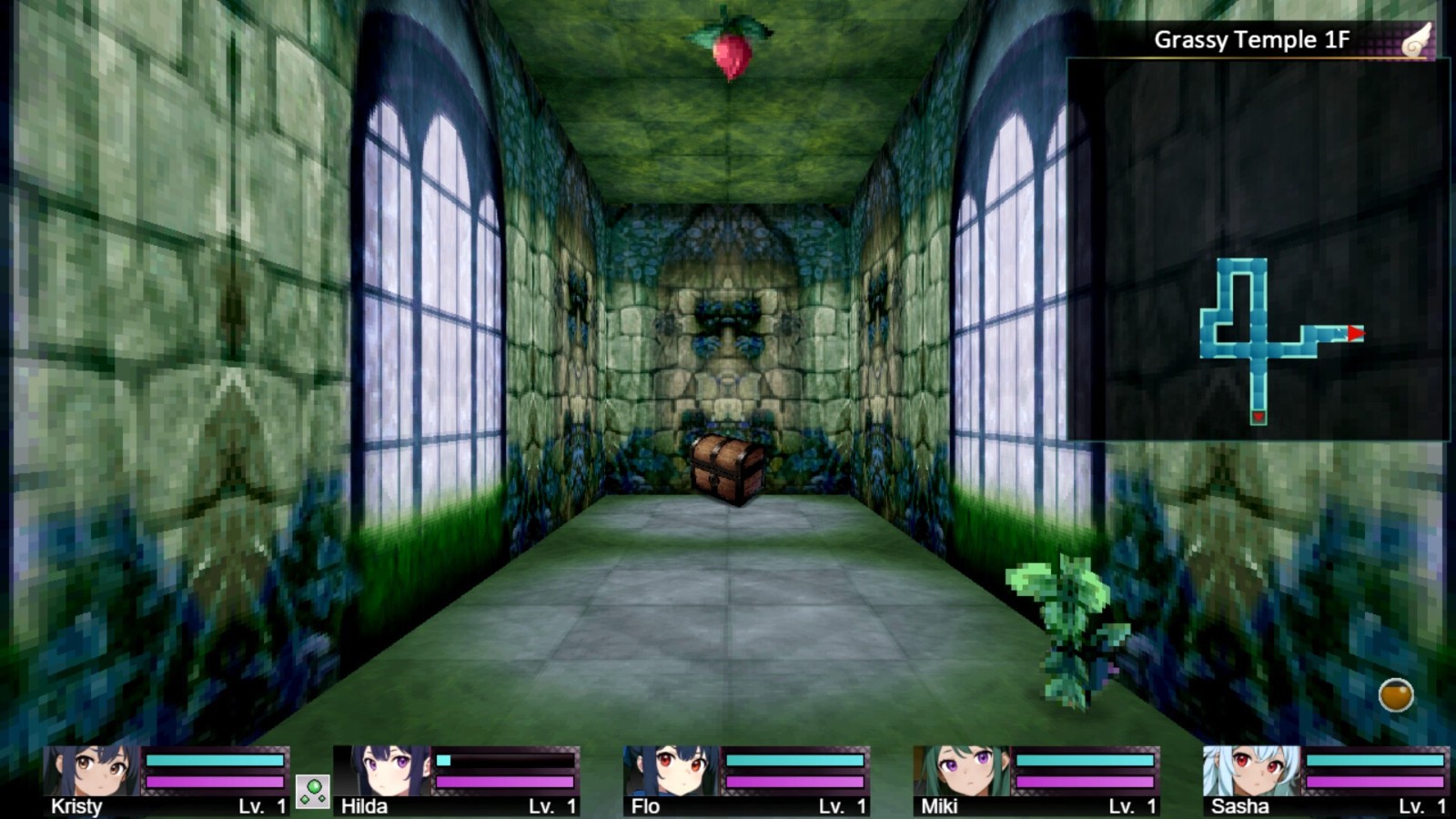Select the green plant sprite on the floor
The width and height of the screenshot is (1456, 819).
(x=1069, y=614)
